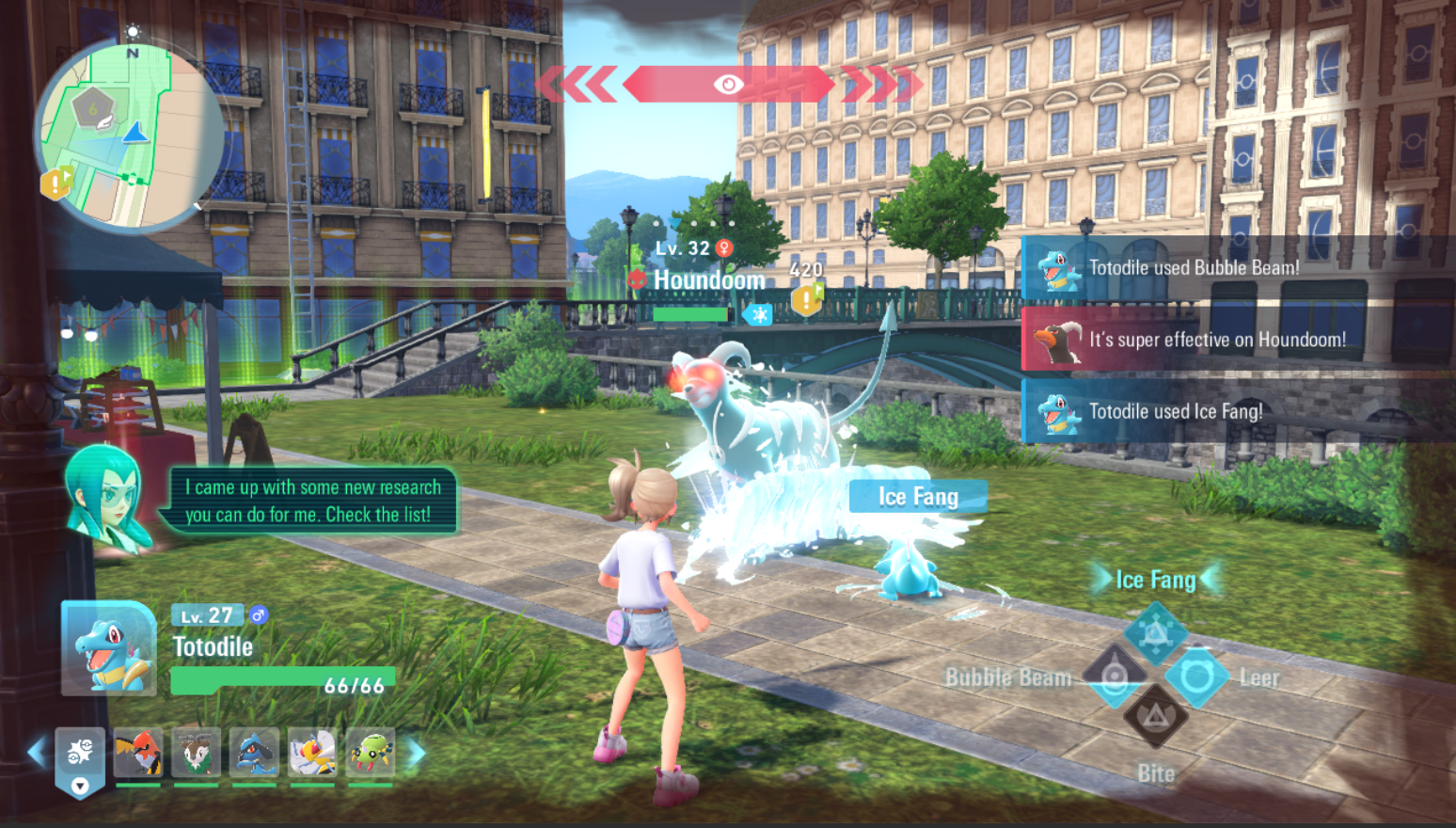
Task: Click the left arrow beside the party bar
Action: click(36, 752)
